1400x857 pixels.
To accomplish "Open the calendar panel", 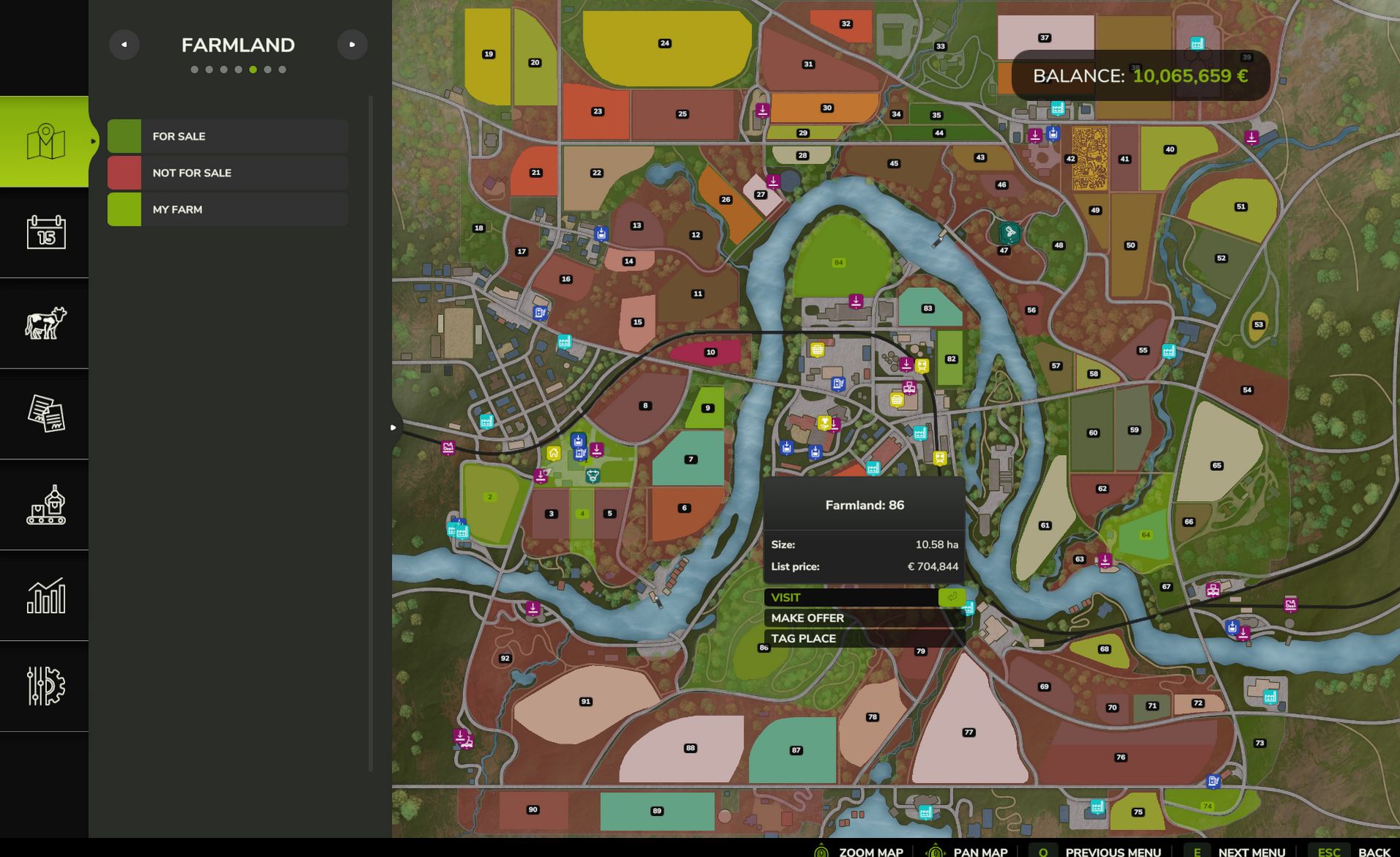I will click(45, 232).
